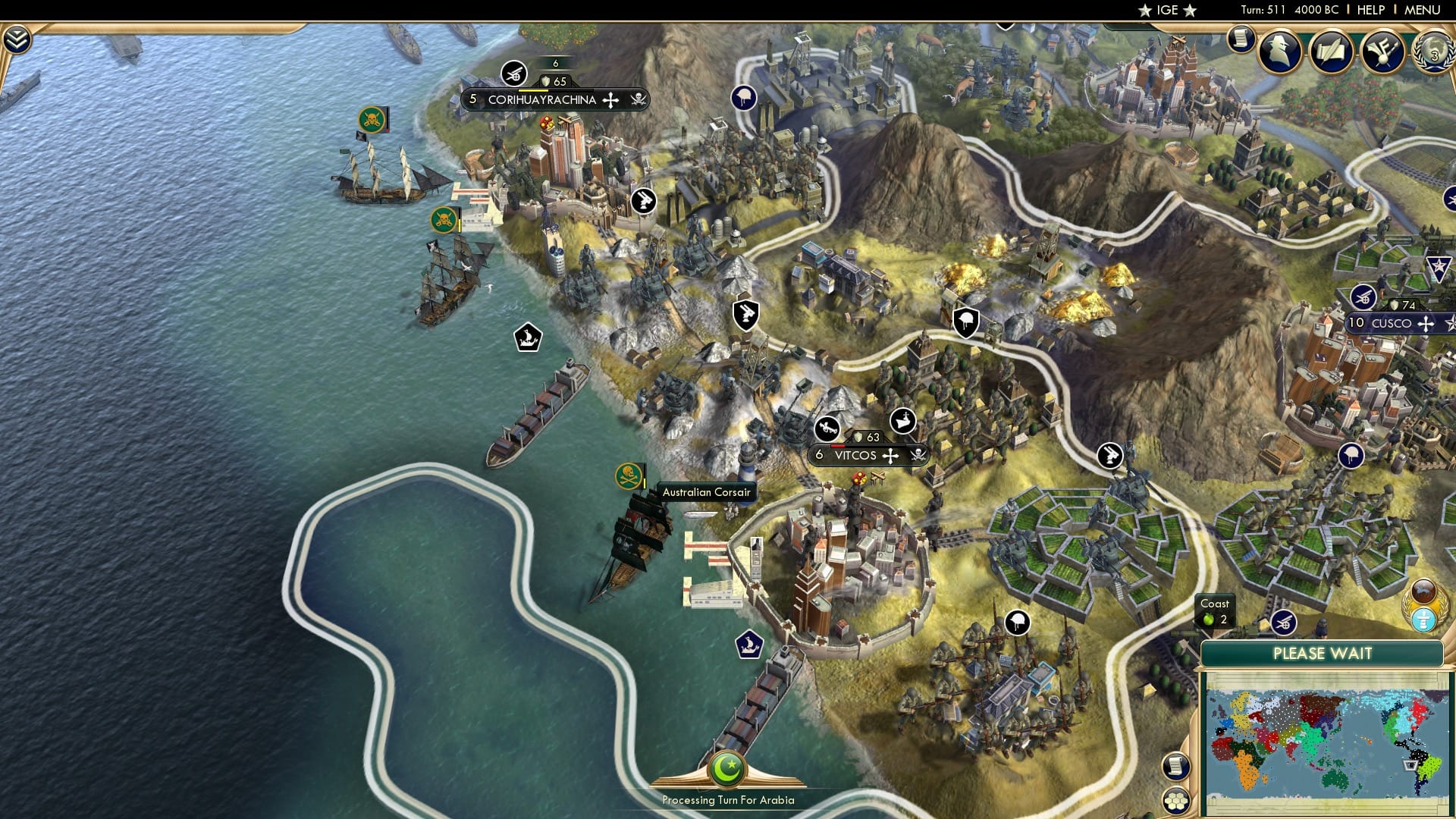Open Vitcos city screen by clicking its name
This screenshot has height=819, width=1456.
coord(855,455)
